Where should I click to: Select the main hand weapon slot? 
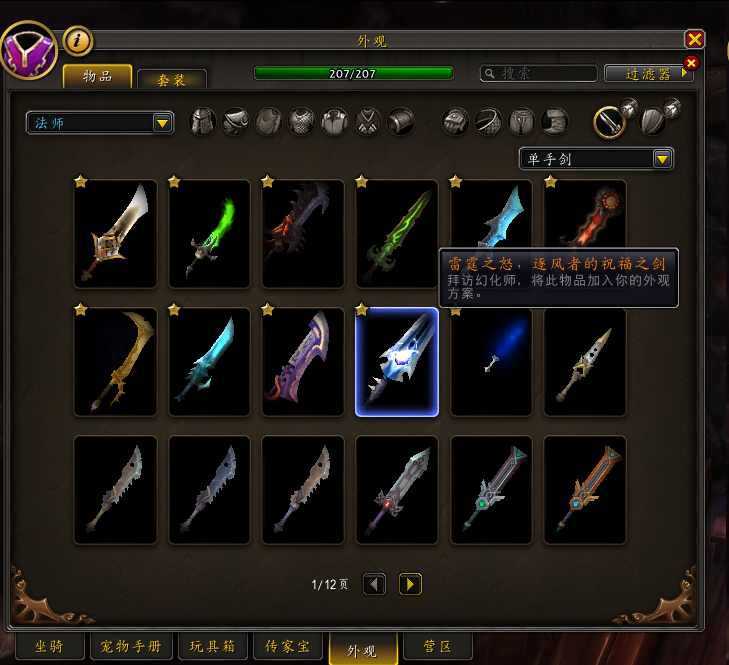pos(609,122)
